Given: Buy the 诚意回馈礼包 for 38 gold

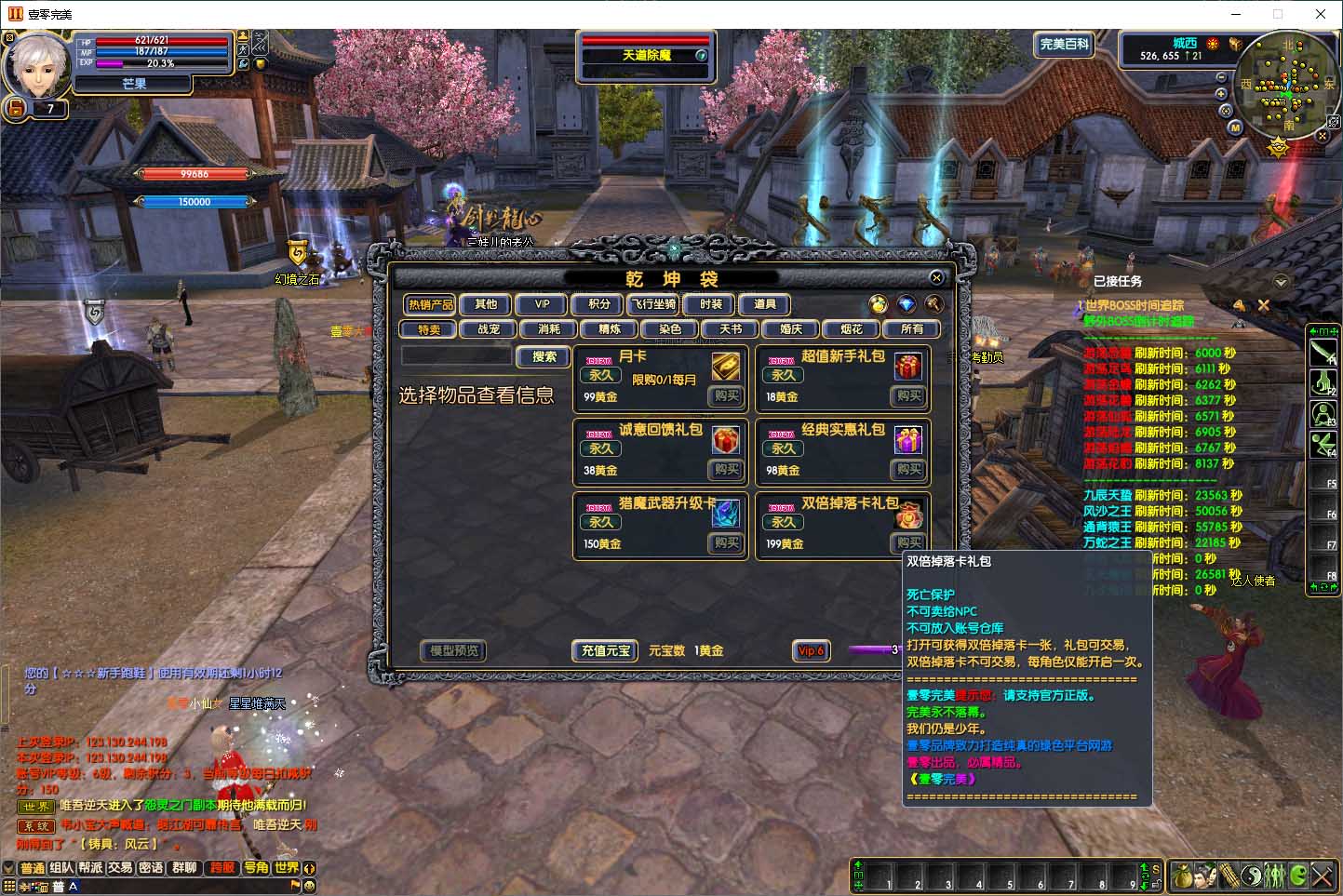Looking at the screenshot, I should (x=726, y=470).
